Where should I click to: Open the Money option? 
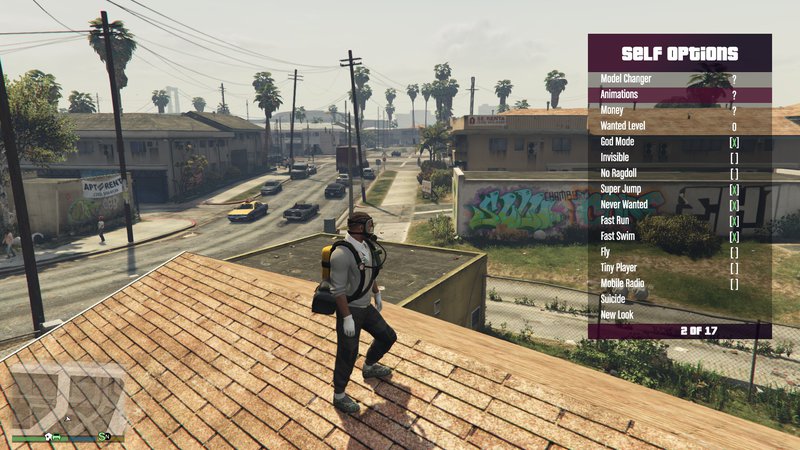click(x=680, y=111)
